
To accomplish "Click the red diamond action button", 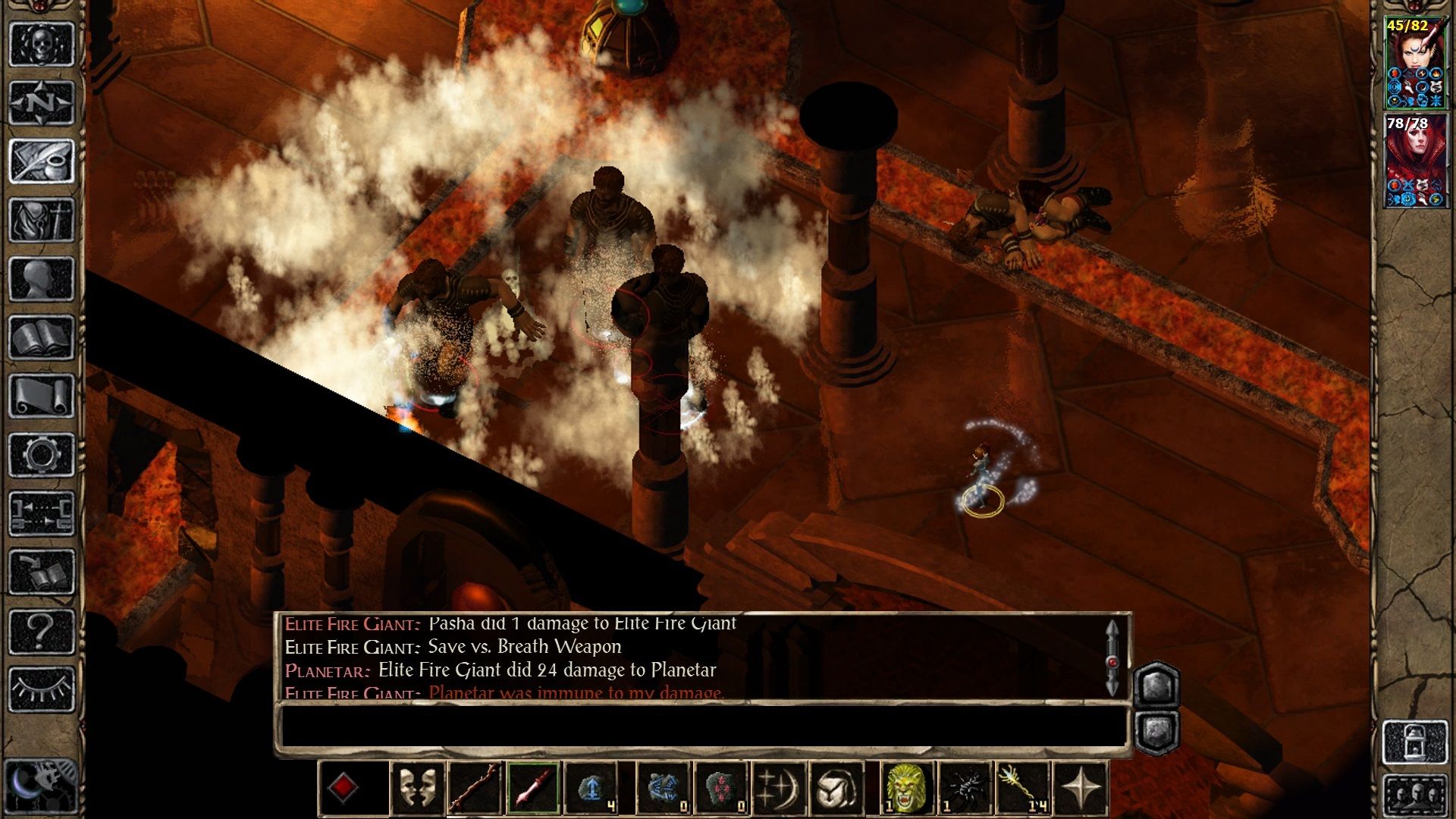I will (343, 789).
